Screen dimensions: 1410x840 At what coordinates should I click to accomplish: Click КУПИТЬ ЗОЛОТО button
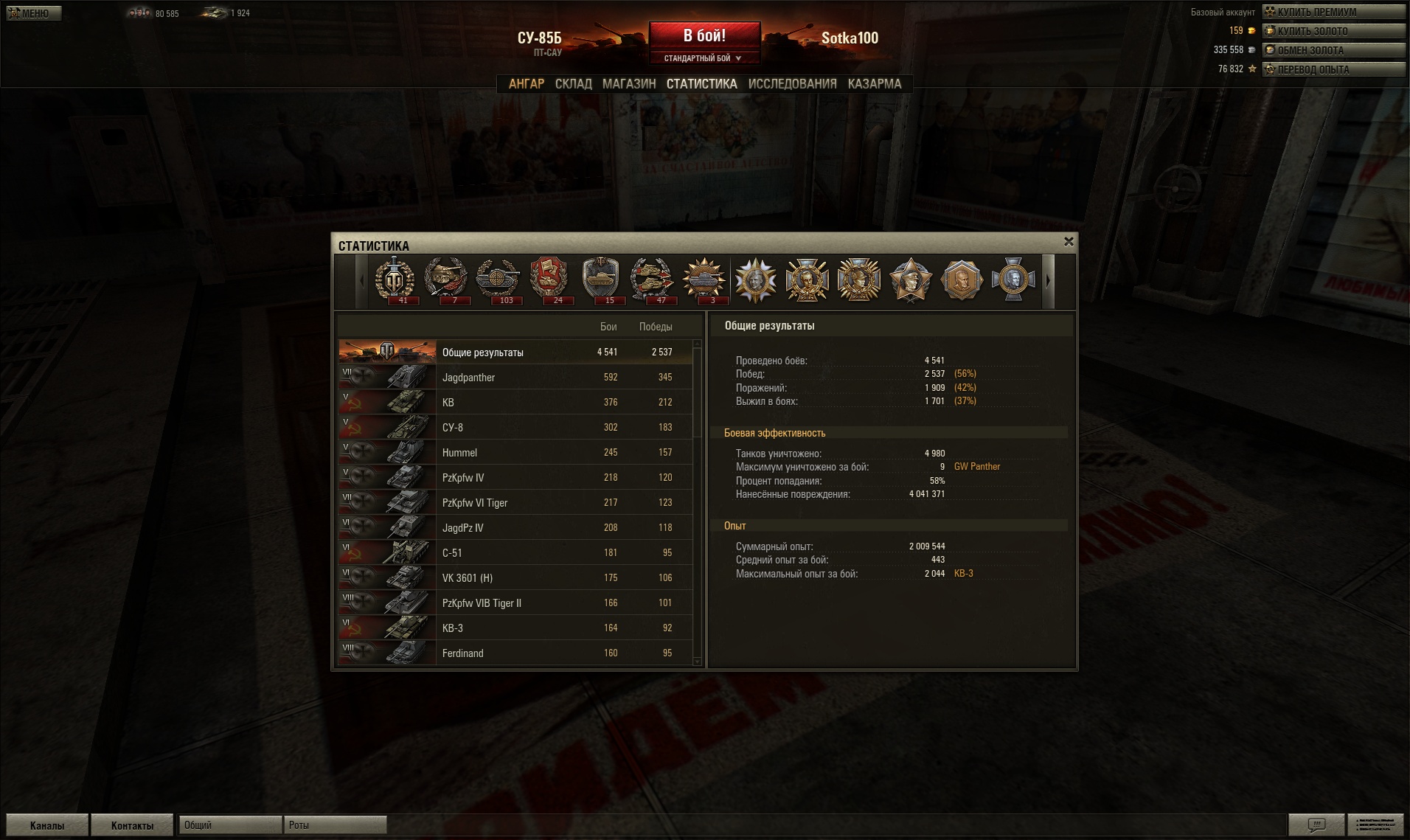point(1333,31)
